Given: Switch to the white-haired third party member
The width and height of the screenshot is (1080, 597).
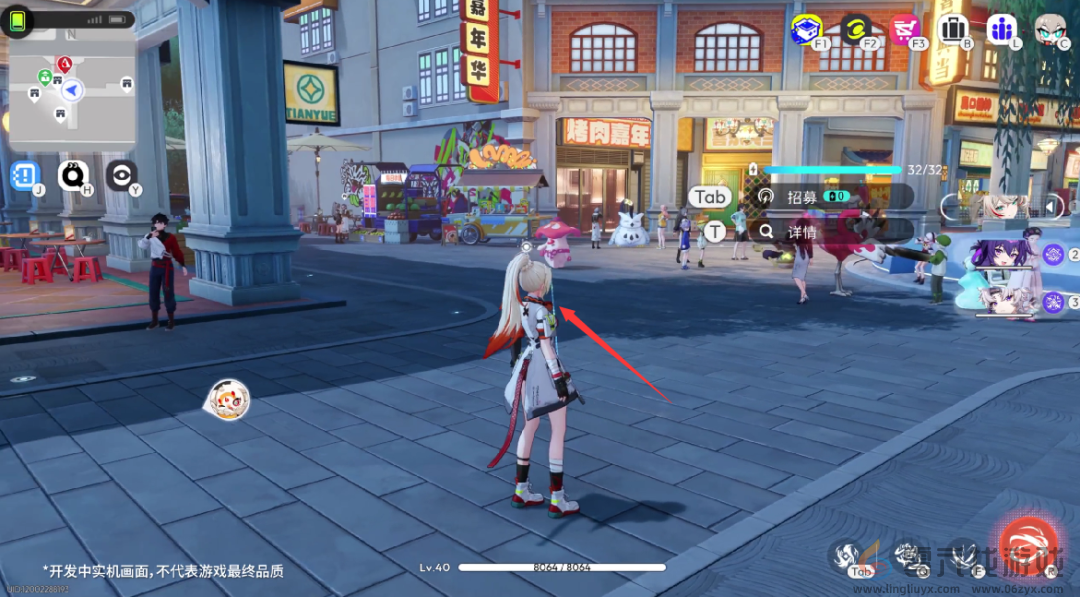Looking at the screenshot, I should 1005,300.
